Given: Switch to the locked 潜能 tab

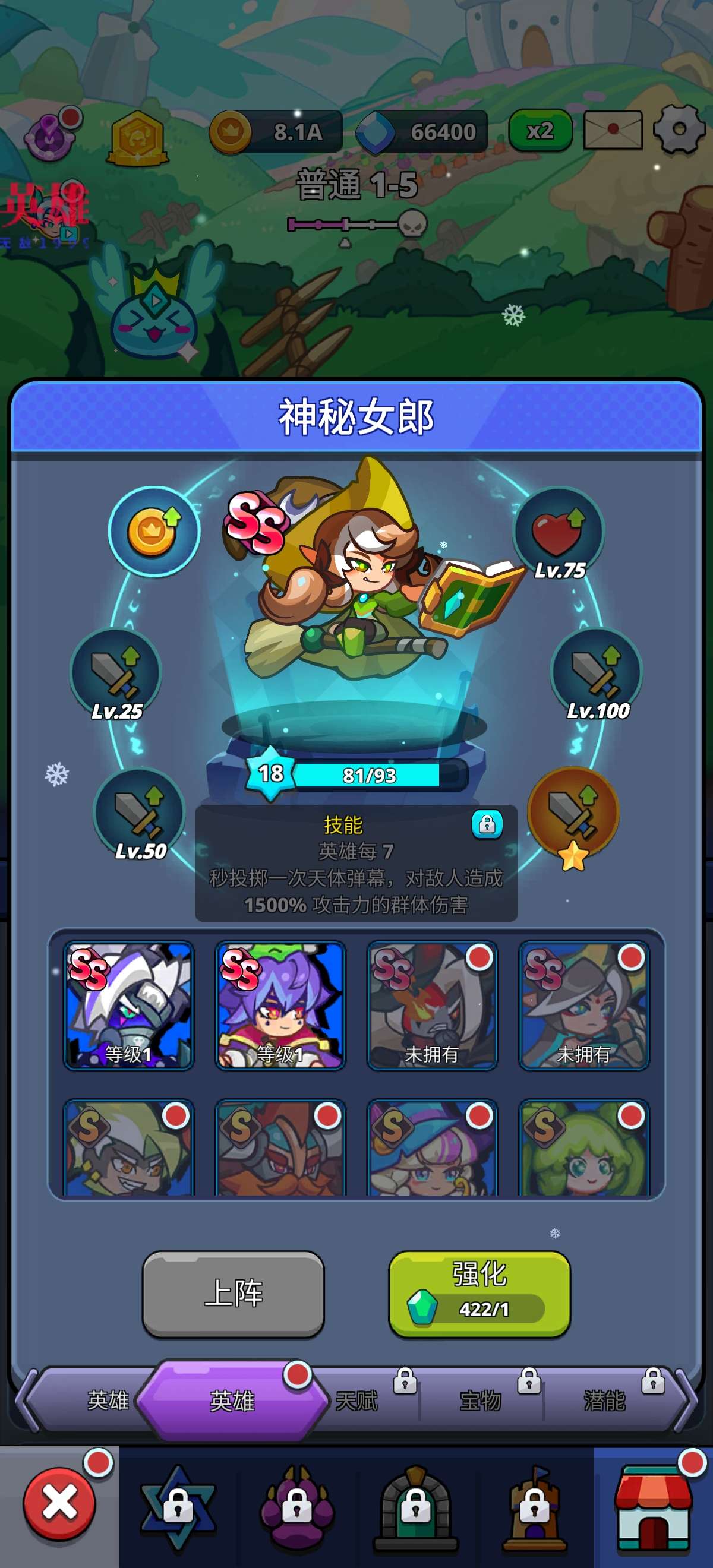Looking at the screenshot, I should (x=606, y=1401).
